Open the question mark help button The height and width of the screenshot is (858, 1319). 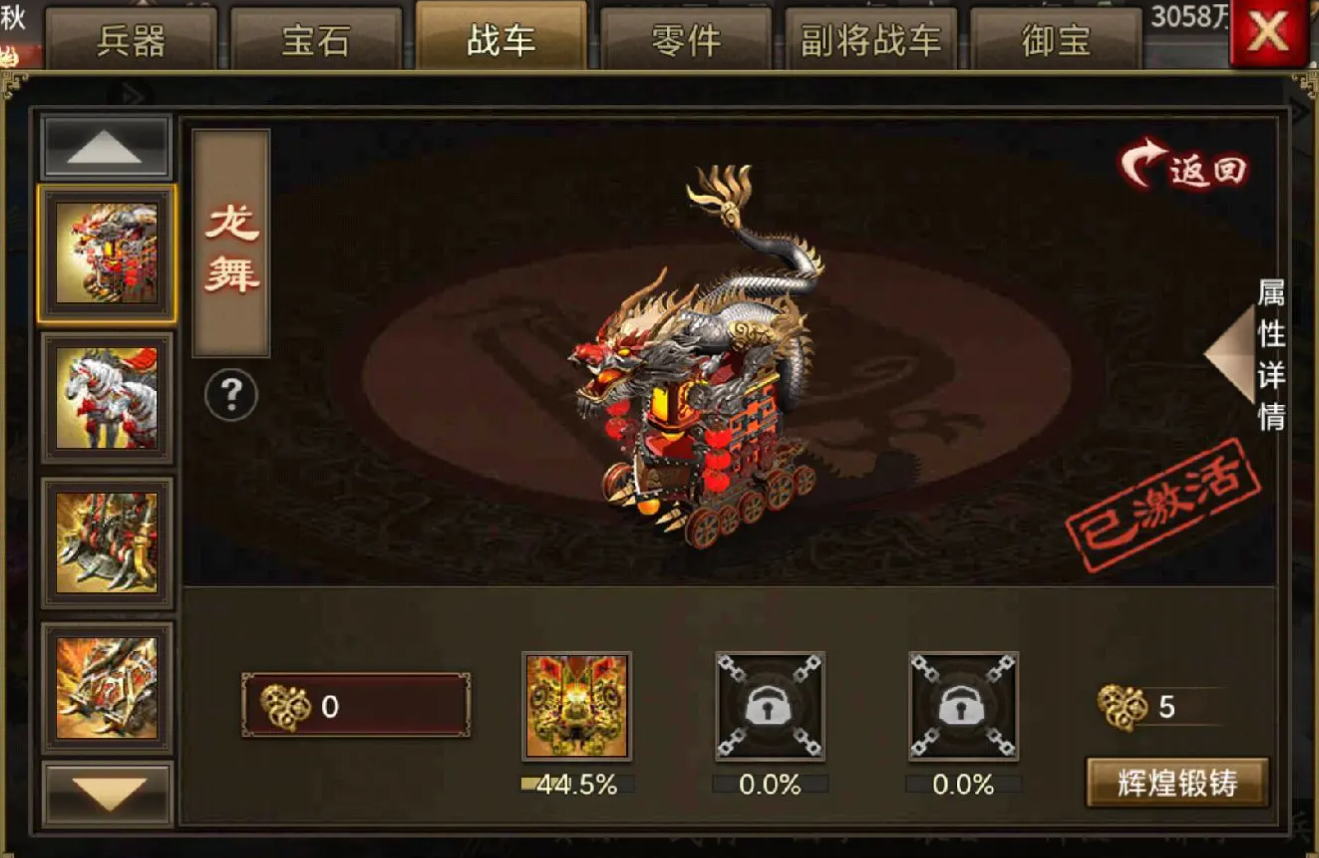(231, 396)
